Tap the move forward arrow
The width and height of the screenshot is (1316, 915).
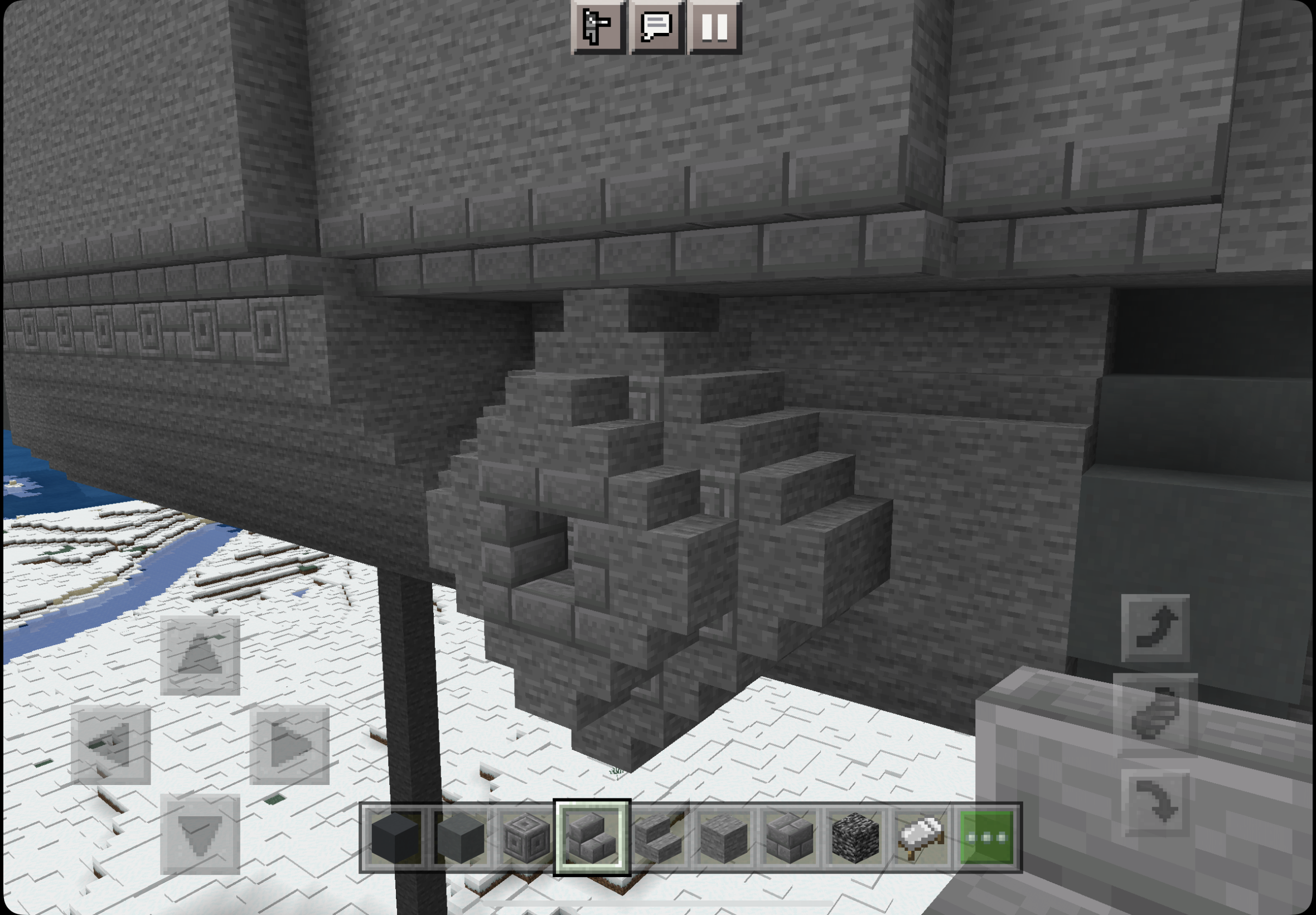click(x=200, y=656)
